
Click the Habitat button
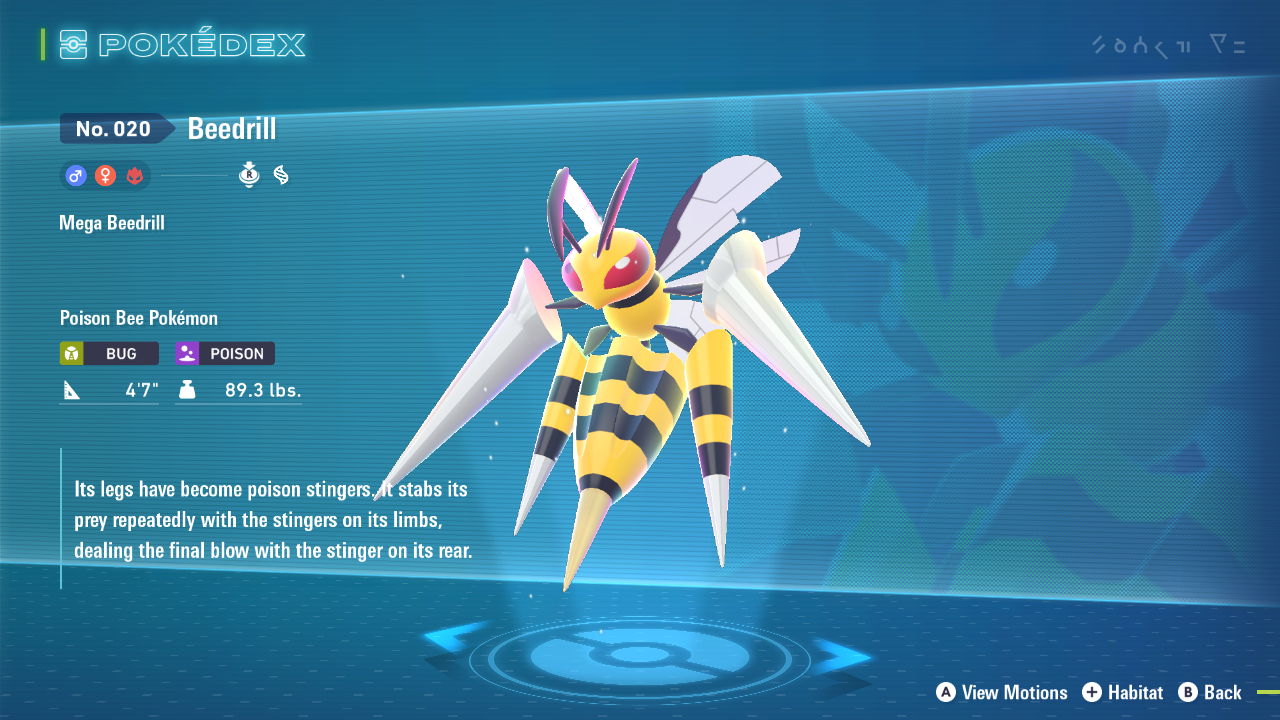pos(1123,692)
